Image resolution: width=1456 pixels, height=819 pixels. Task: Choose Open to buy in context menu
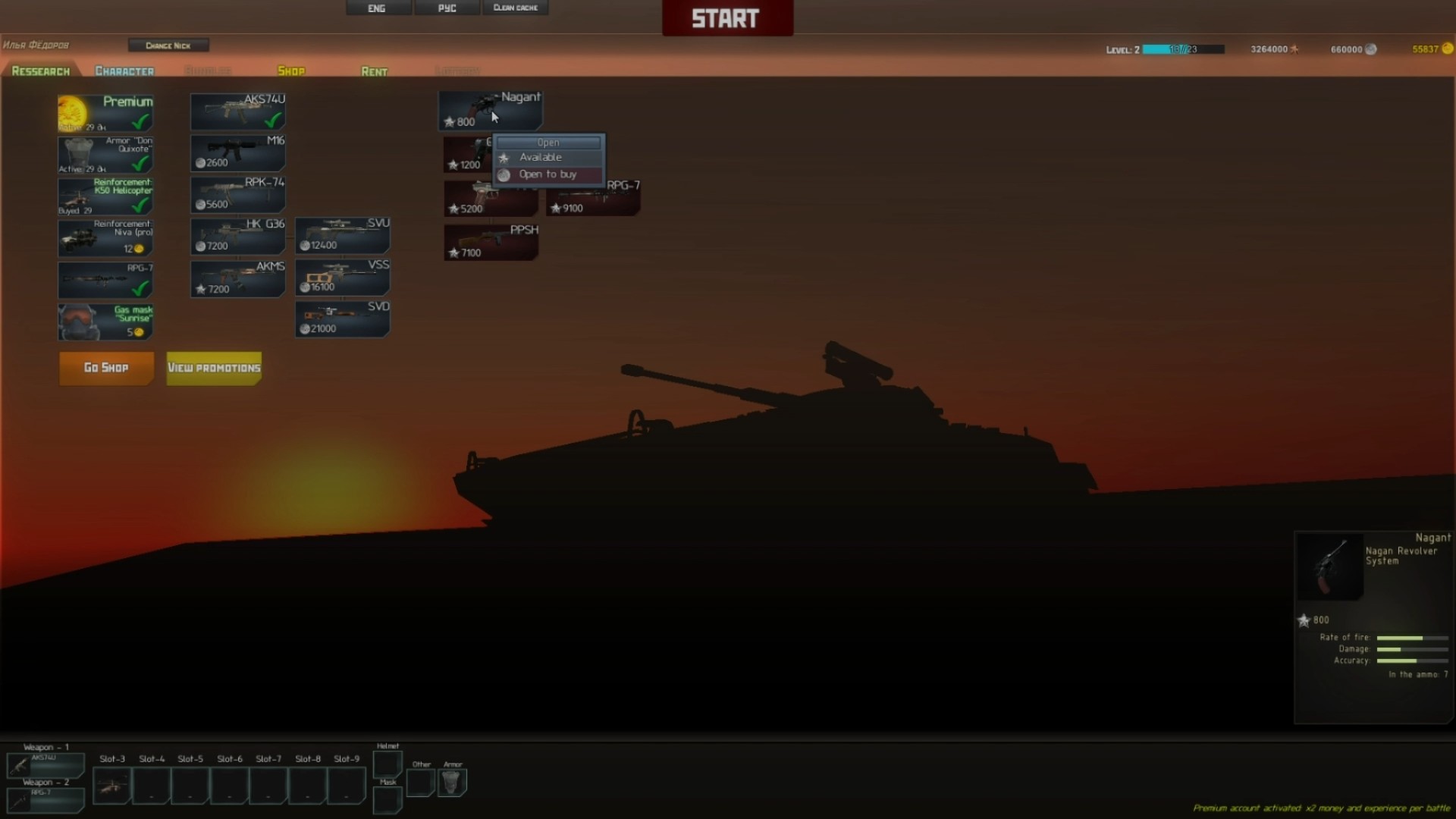[548, 174]
